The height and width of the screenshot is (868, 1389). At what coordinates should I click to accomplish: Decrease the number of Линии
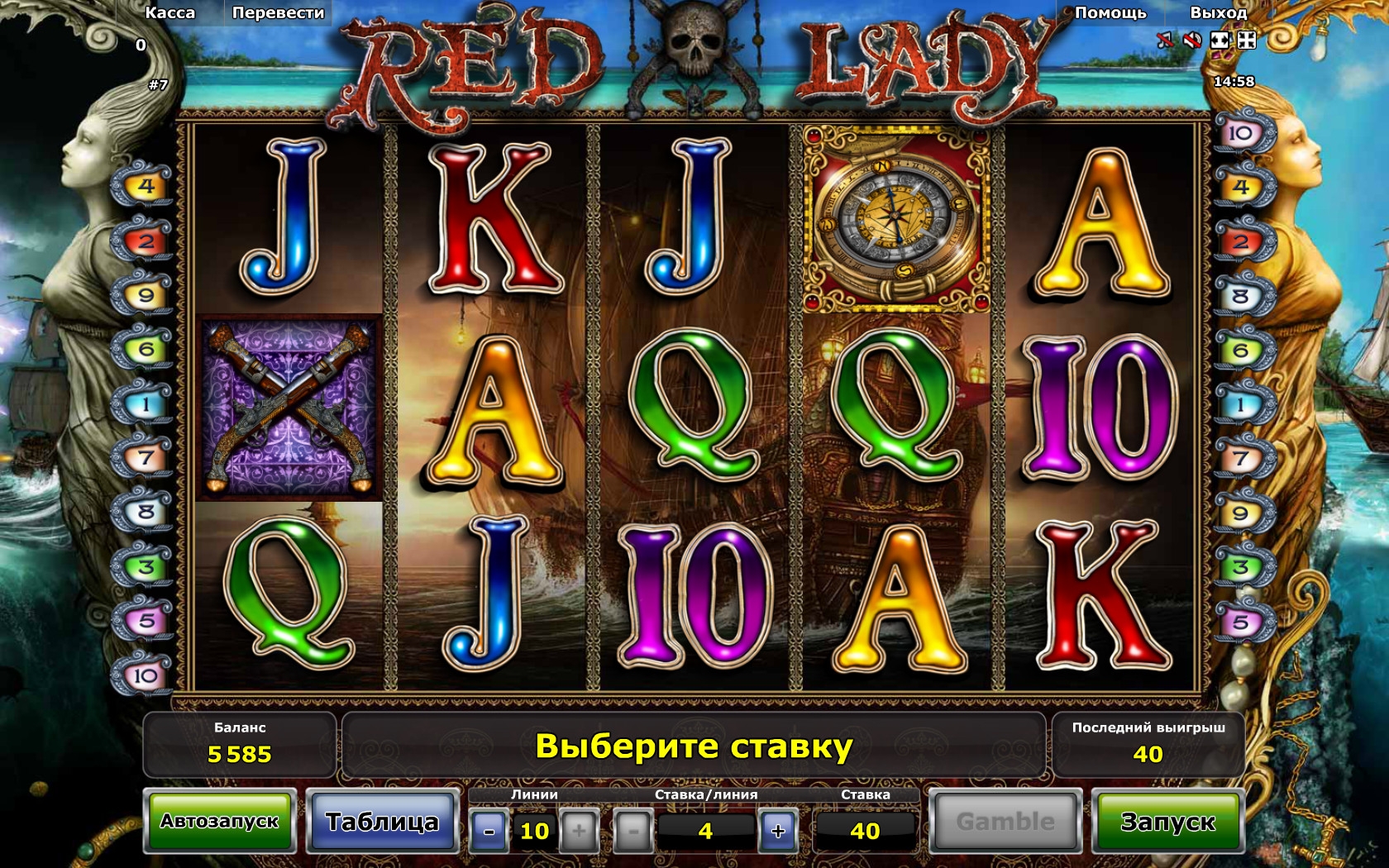pyautogui.click(x=489, y=831)
